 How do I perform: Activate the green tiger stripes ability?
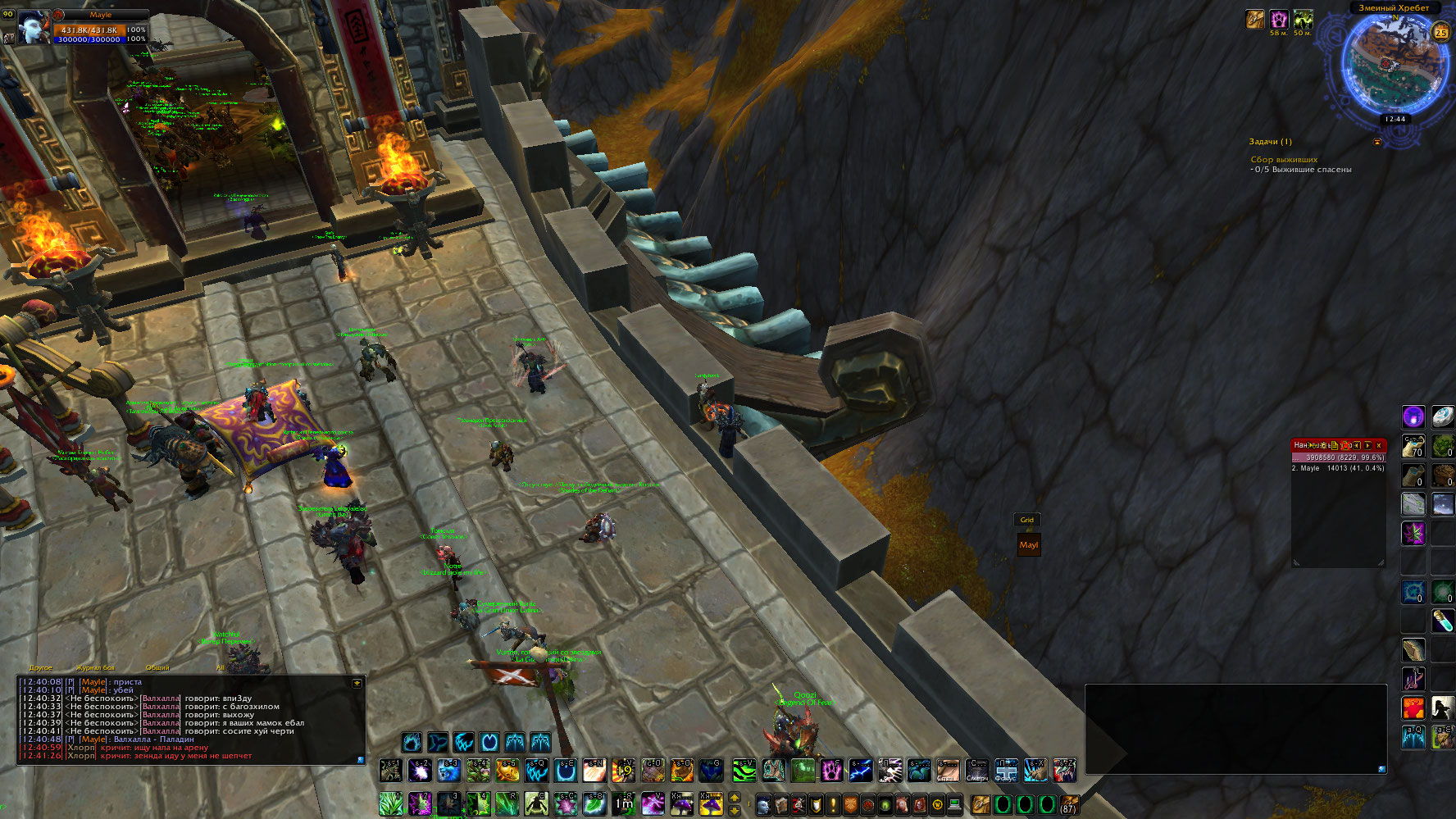click(744, 771)
